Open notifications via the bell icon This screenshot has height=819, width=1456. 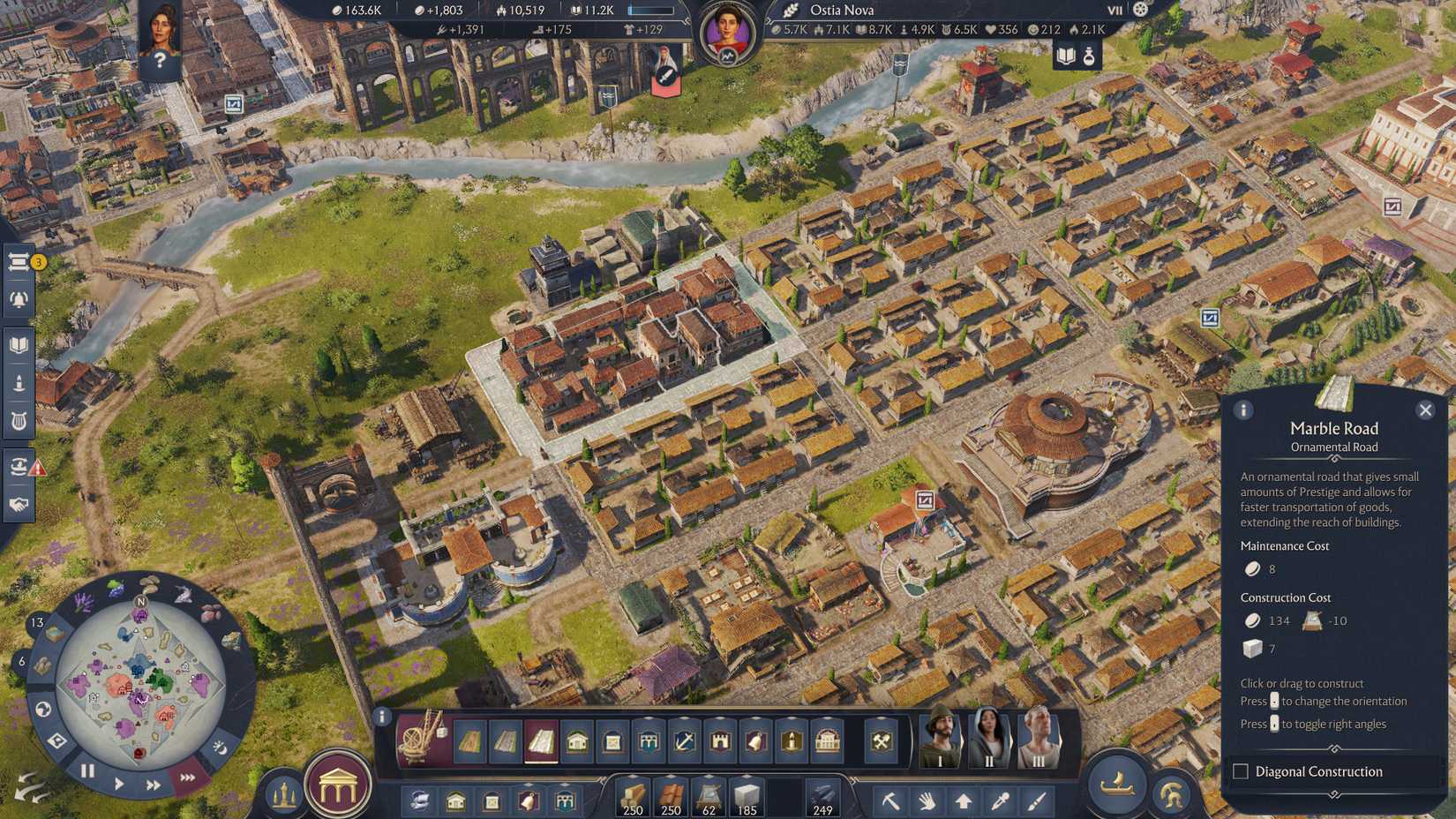[19, 297]
